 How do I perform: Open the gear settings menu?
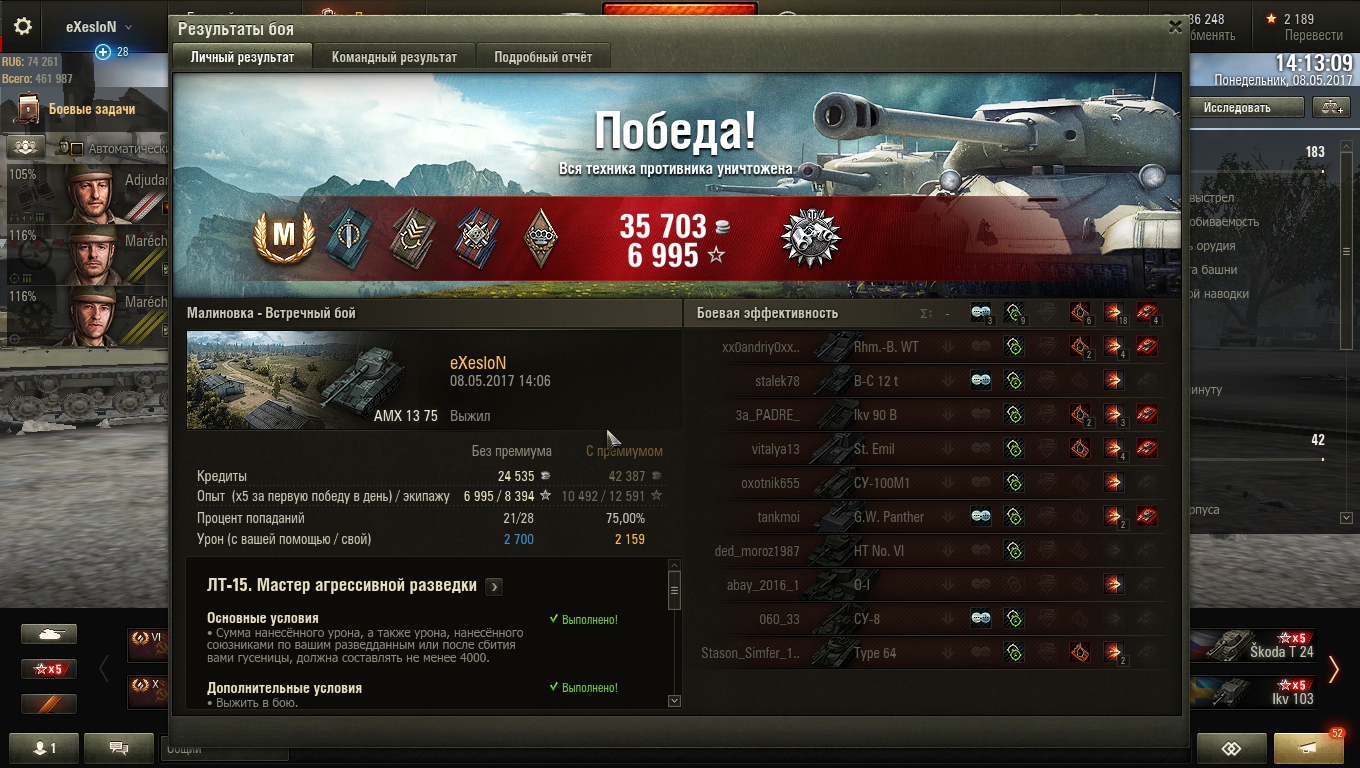(23, 27)
